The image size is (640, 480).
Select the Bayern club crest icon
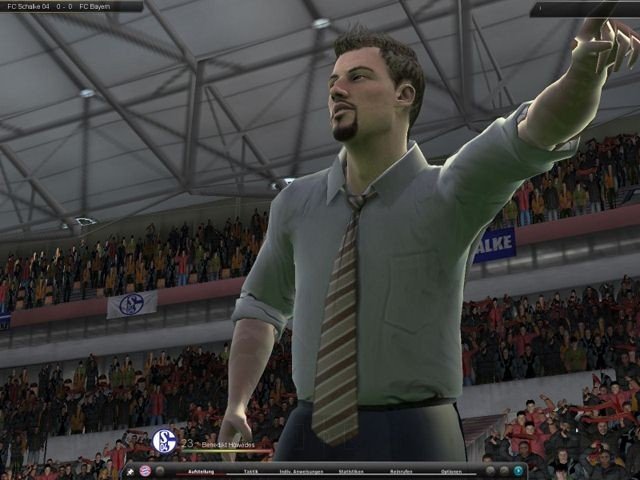145,470
